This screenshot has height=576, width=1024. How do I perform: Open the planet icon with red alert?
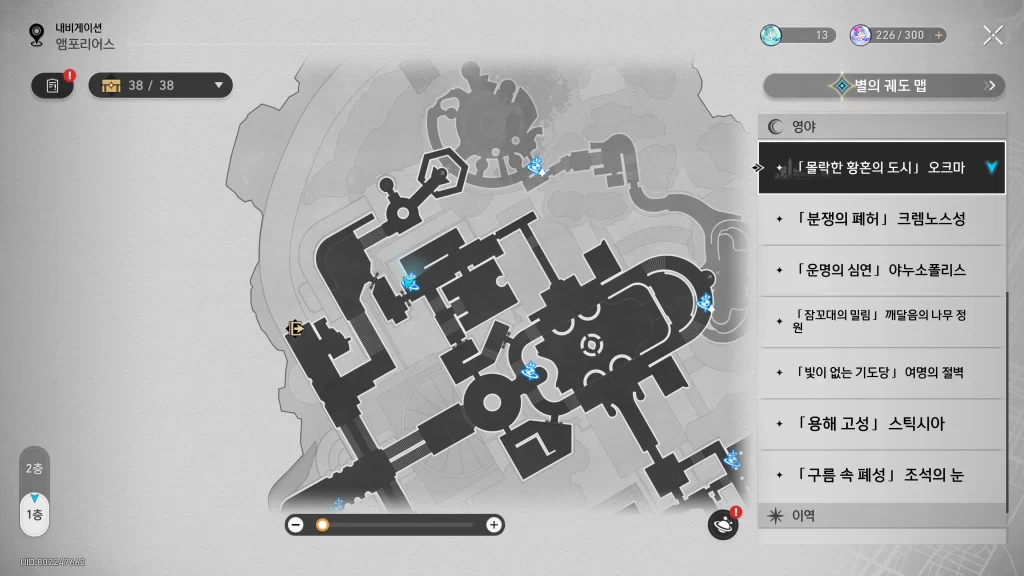[x=722, y=524]
